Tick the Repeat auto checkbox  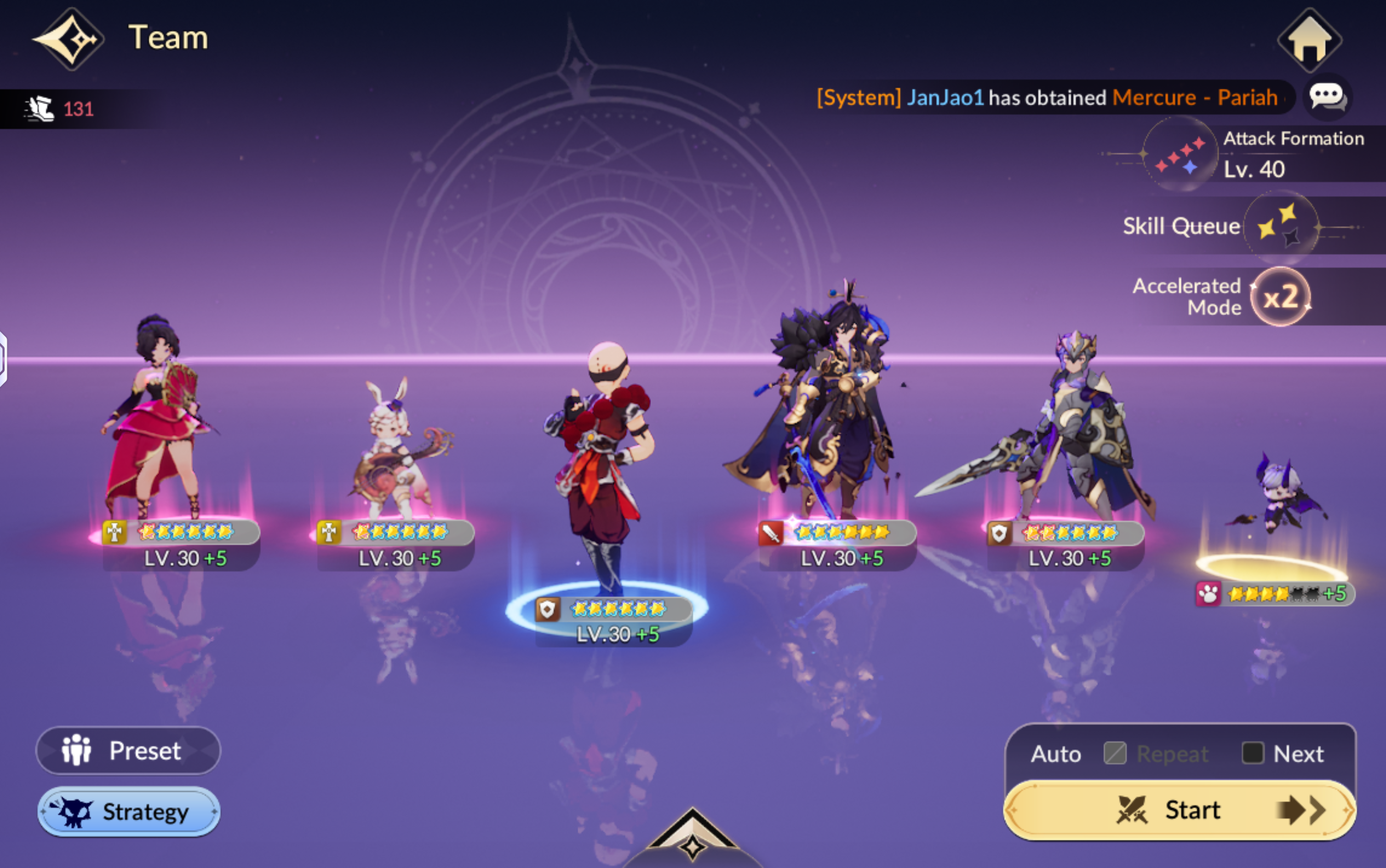1114,753
